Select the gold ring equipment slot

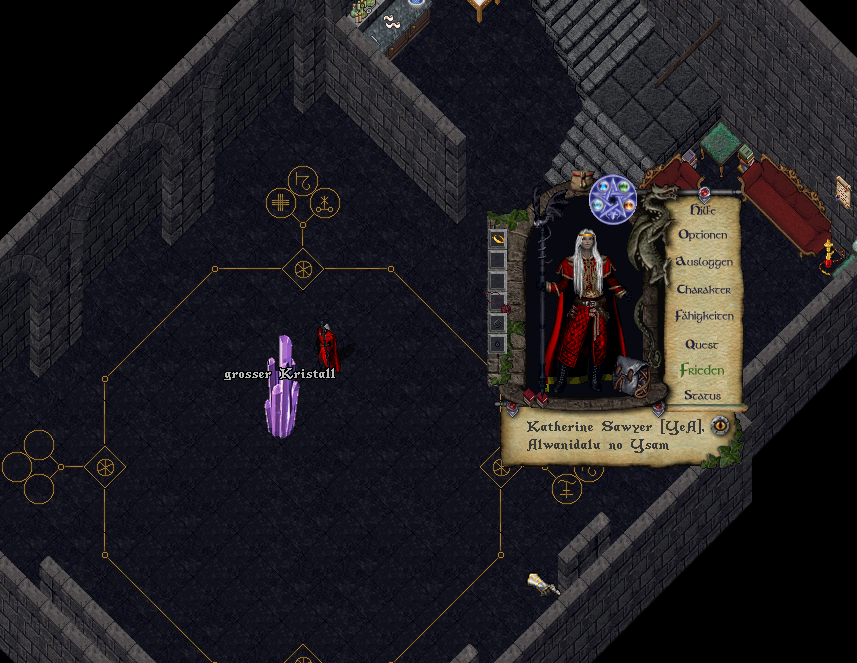click(x=497, y=240)
